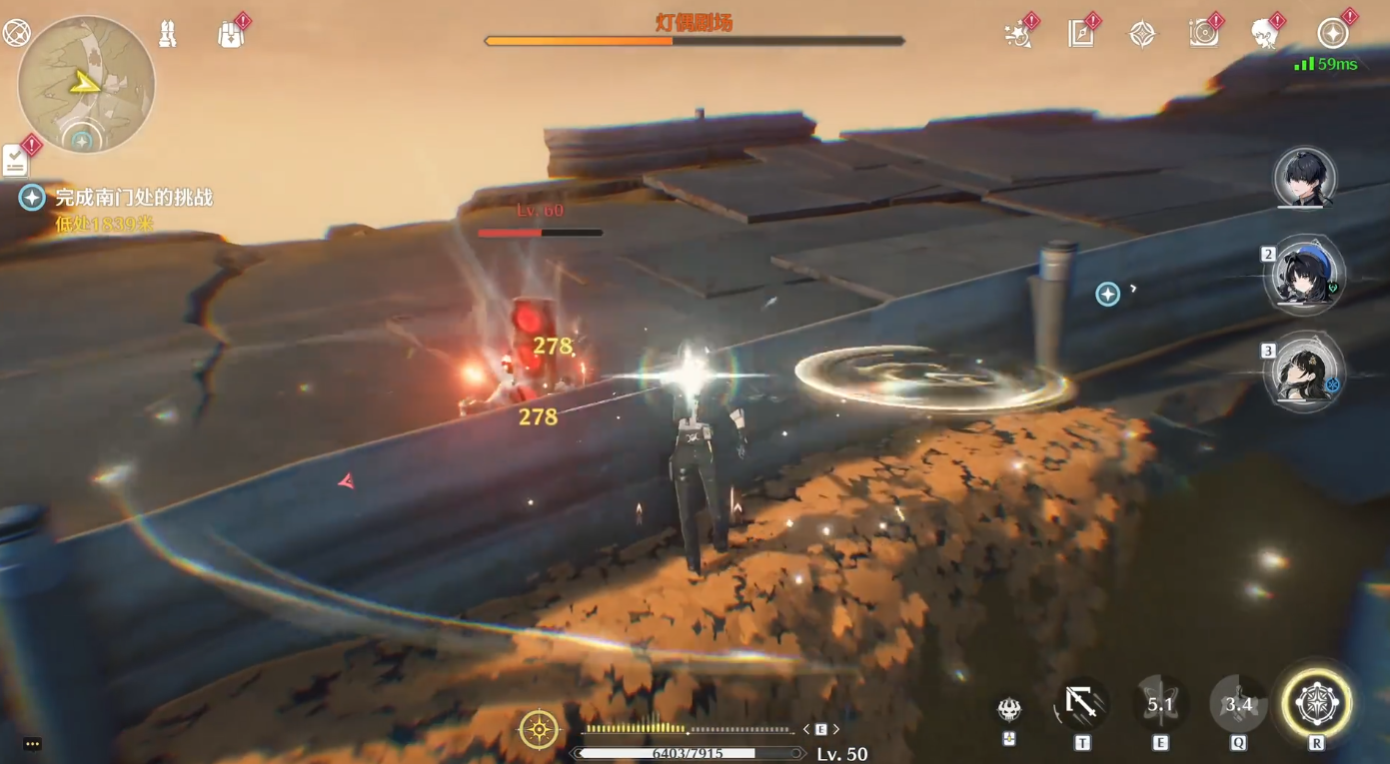Open the compass guidebook icon
The height and width of the screenshot is (764, 1390).
click(1080, 34)
